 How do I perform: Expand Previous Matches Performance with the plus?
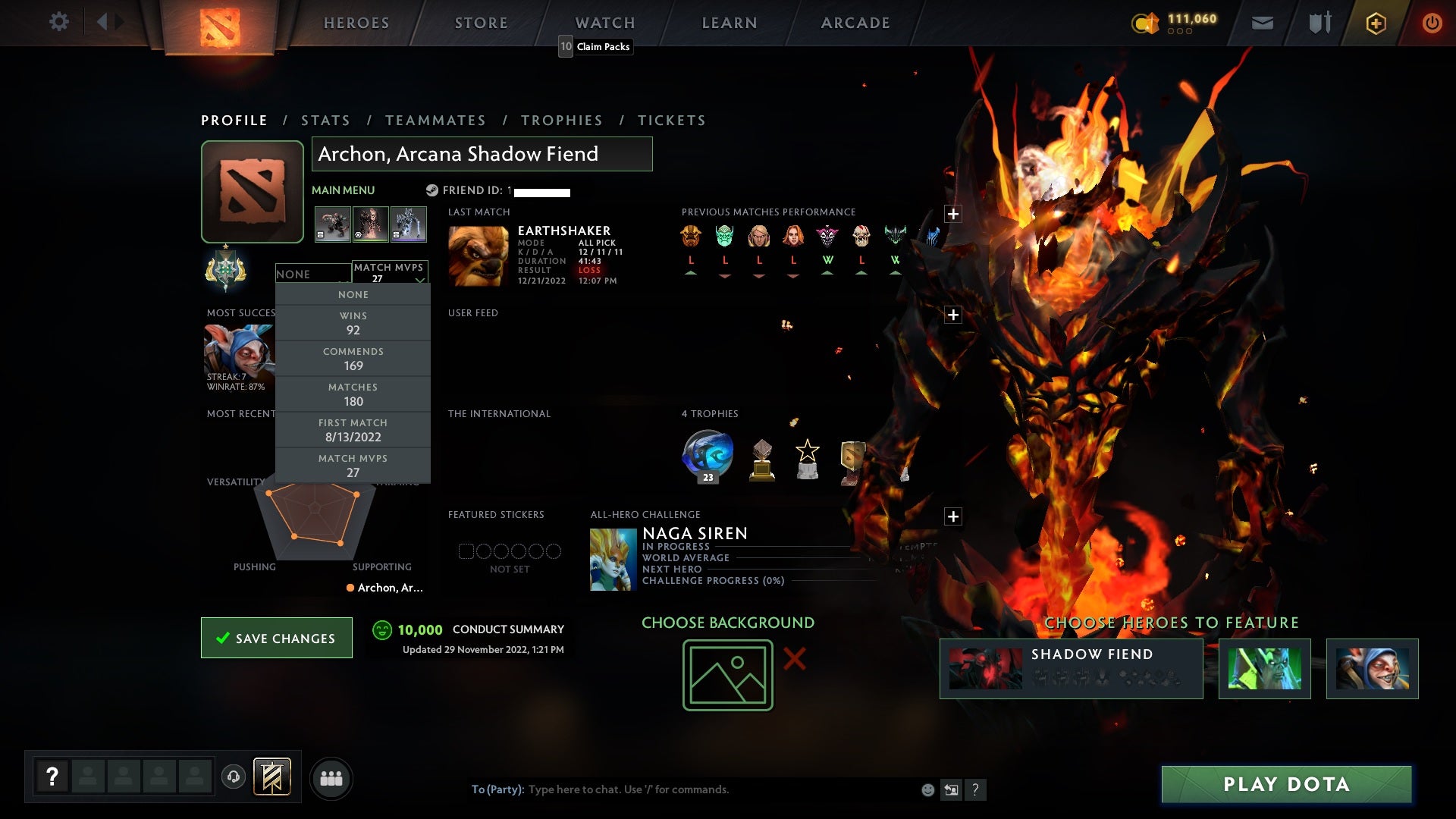click(x=953, y=213)
